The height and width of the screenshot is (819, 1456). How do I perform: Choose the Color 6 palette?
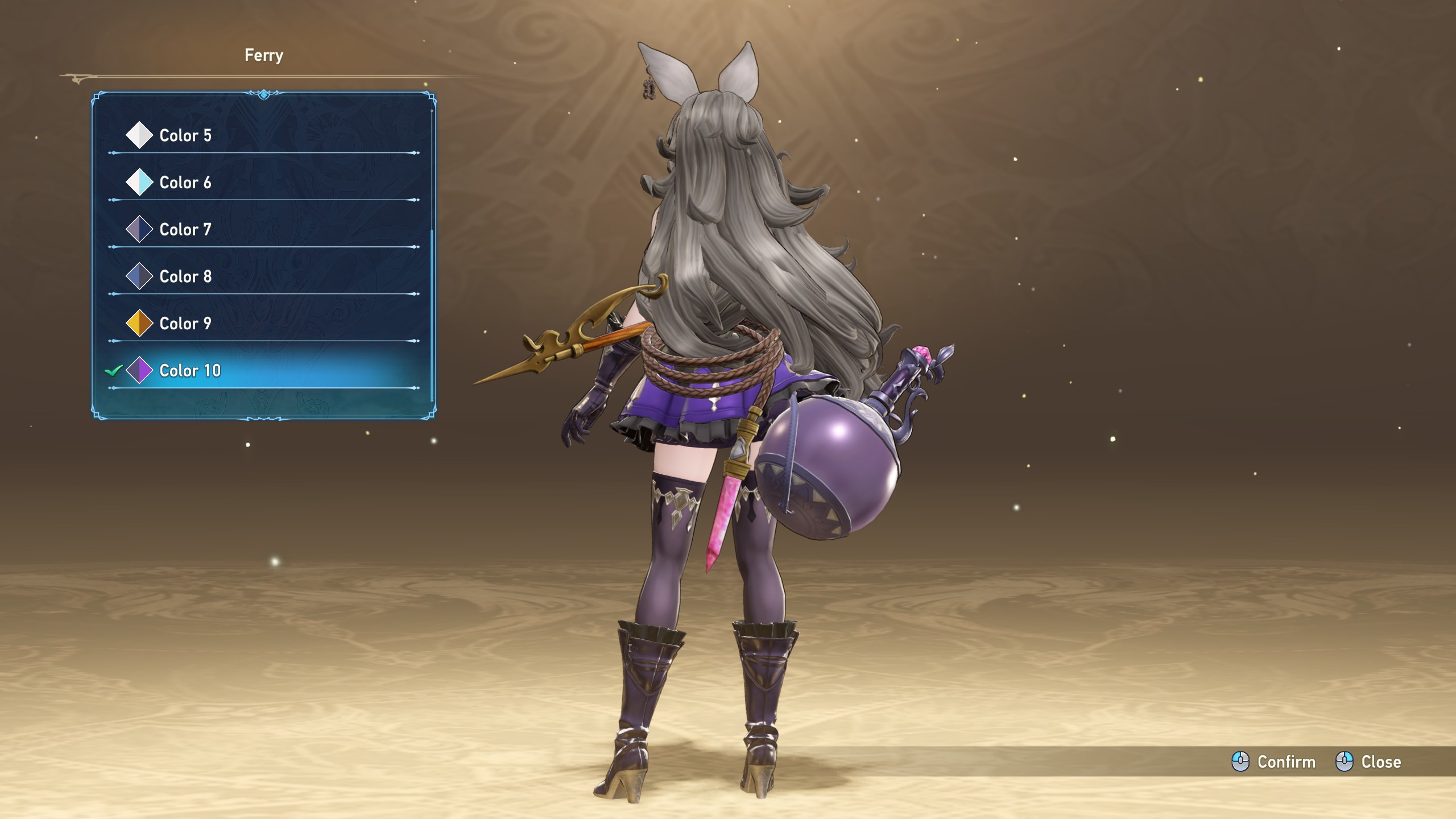tap(185, 183)
